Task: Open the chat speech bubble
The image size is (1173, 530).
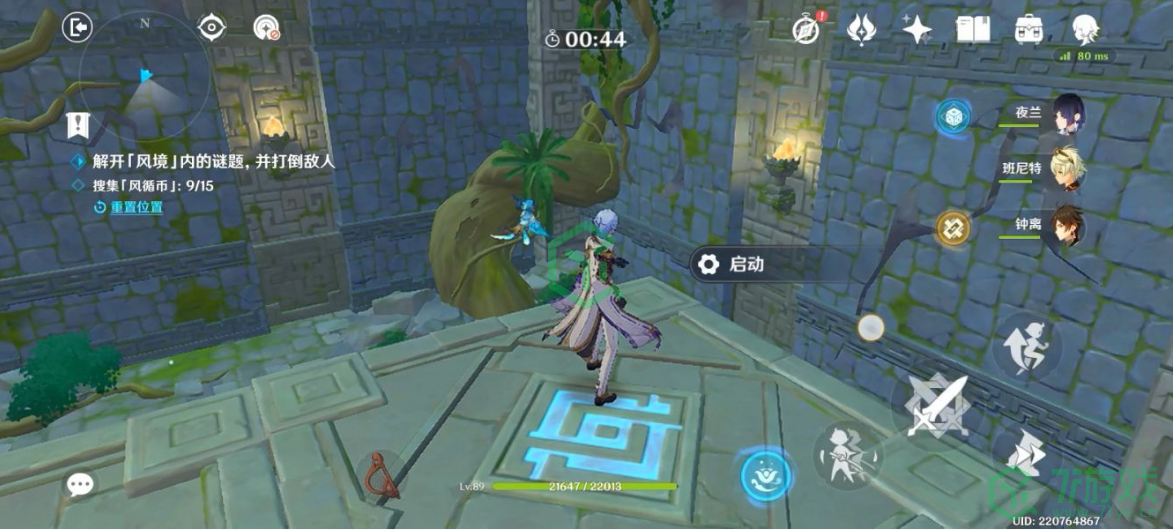Action: point(80,486)
